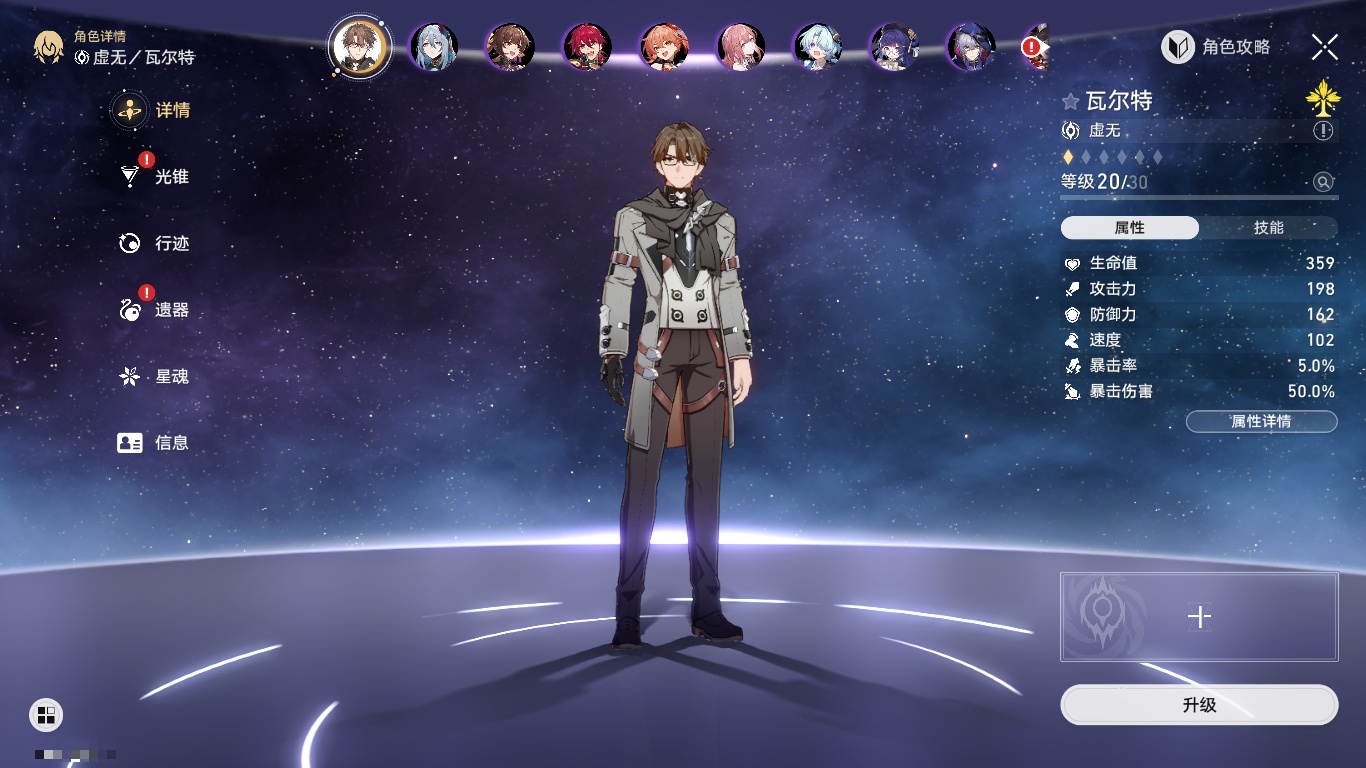This screenshot has height=768, width=1366.
Task: Open the level preview magnifier icon
Action: [1323, 181]
